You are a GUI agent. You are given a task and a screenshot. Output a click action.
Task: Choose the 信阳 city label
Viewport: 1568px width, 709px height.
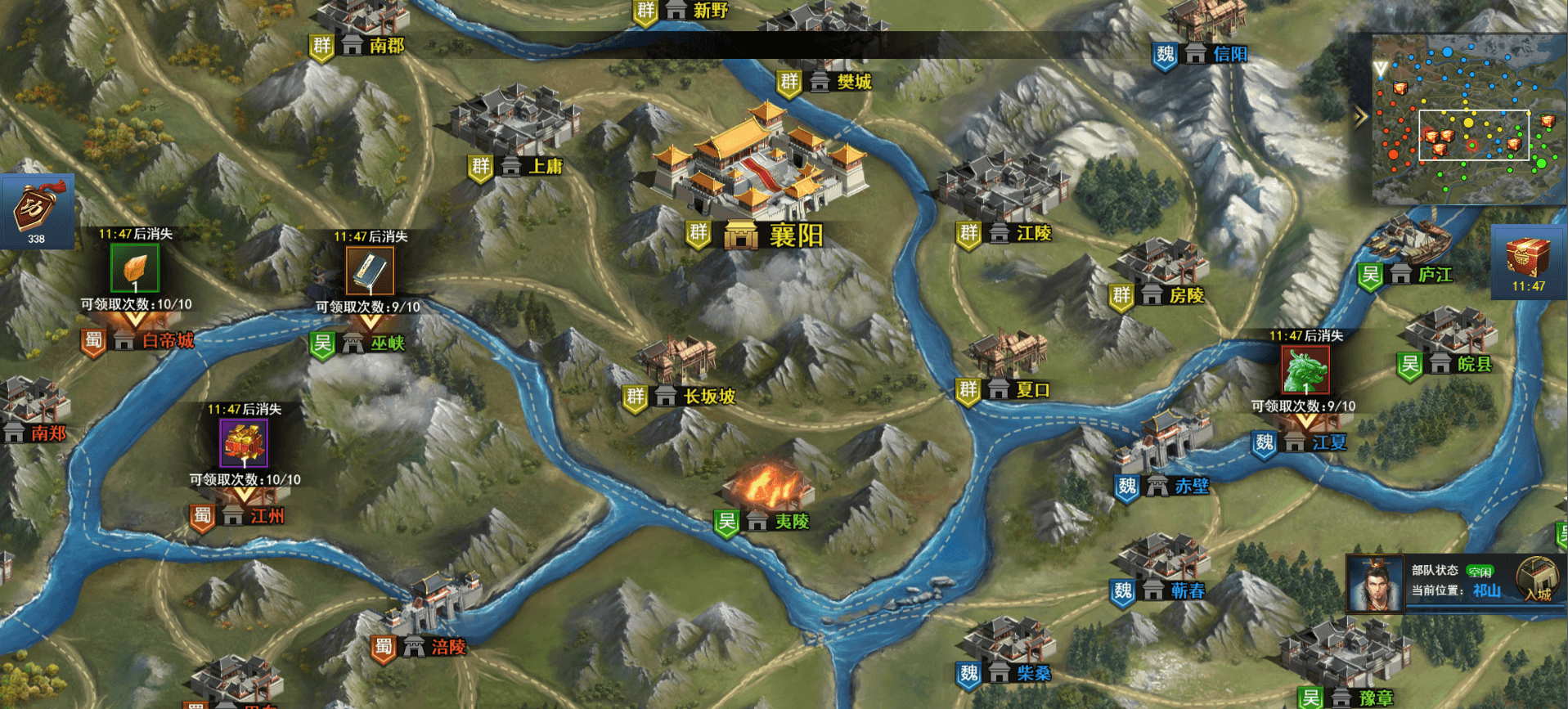coord(1229,55)
